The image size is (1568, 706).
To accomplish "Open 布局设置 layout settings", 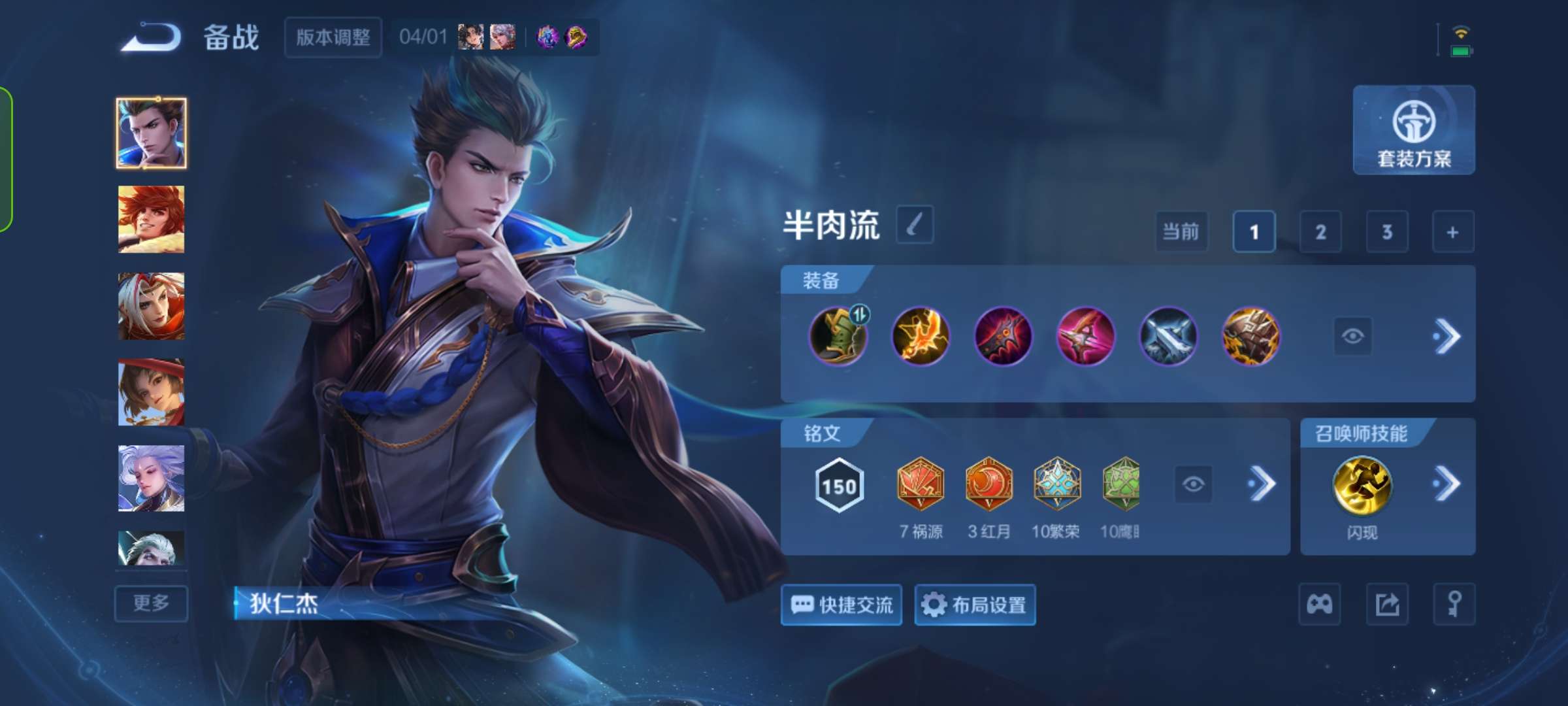I will pos(975,605).
